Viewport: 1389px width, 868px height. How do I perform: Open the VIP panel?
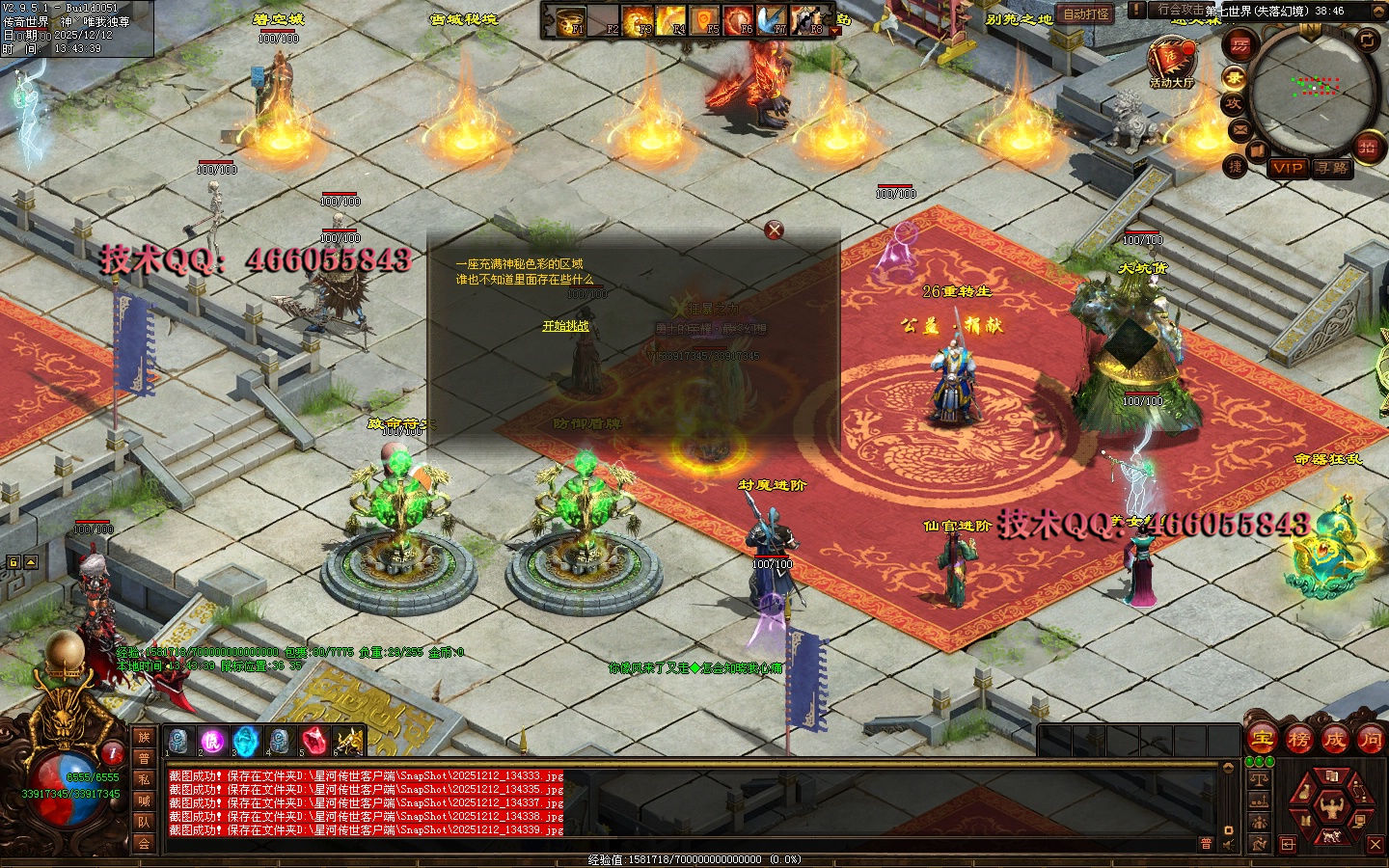(1287, 168)
